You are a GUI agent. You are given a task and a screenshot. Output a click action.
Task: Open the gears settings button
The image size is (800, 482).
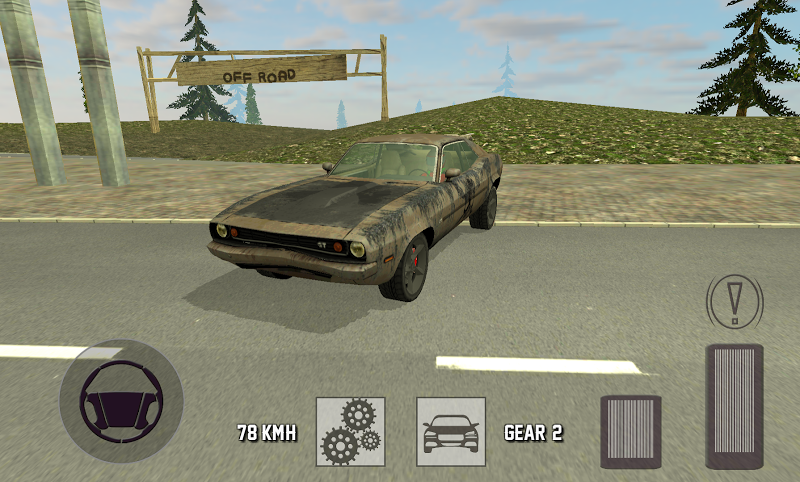tap(350, 432)
